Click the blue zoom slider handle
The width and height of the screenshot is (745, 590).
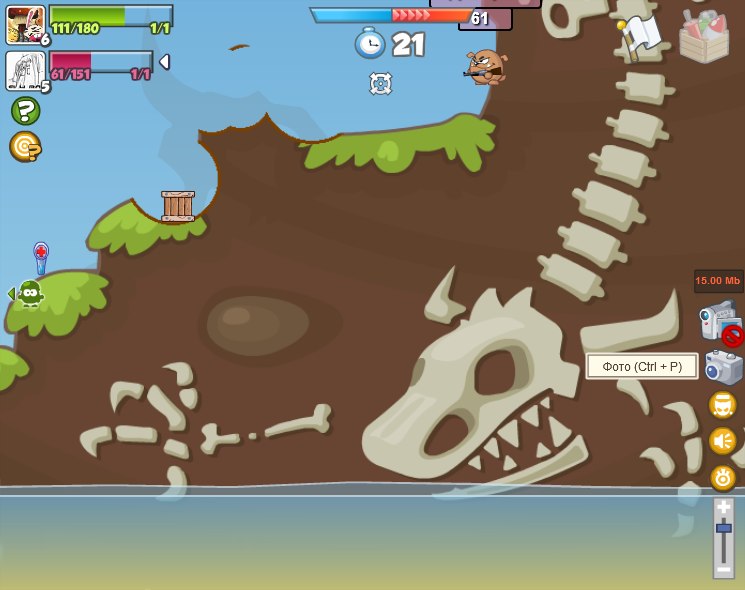coord(723,527)
